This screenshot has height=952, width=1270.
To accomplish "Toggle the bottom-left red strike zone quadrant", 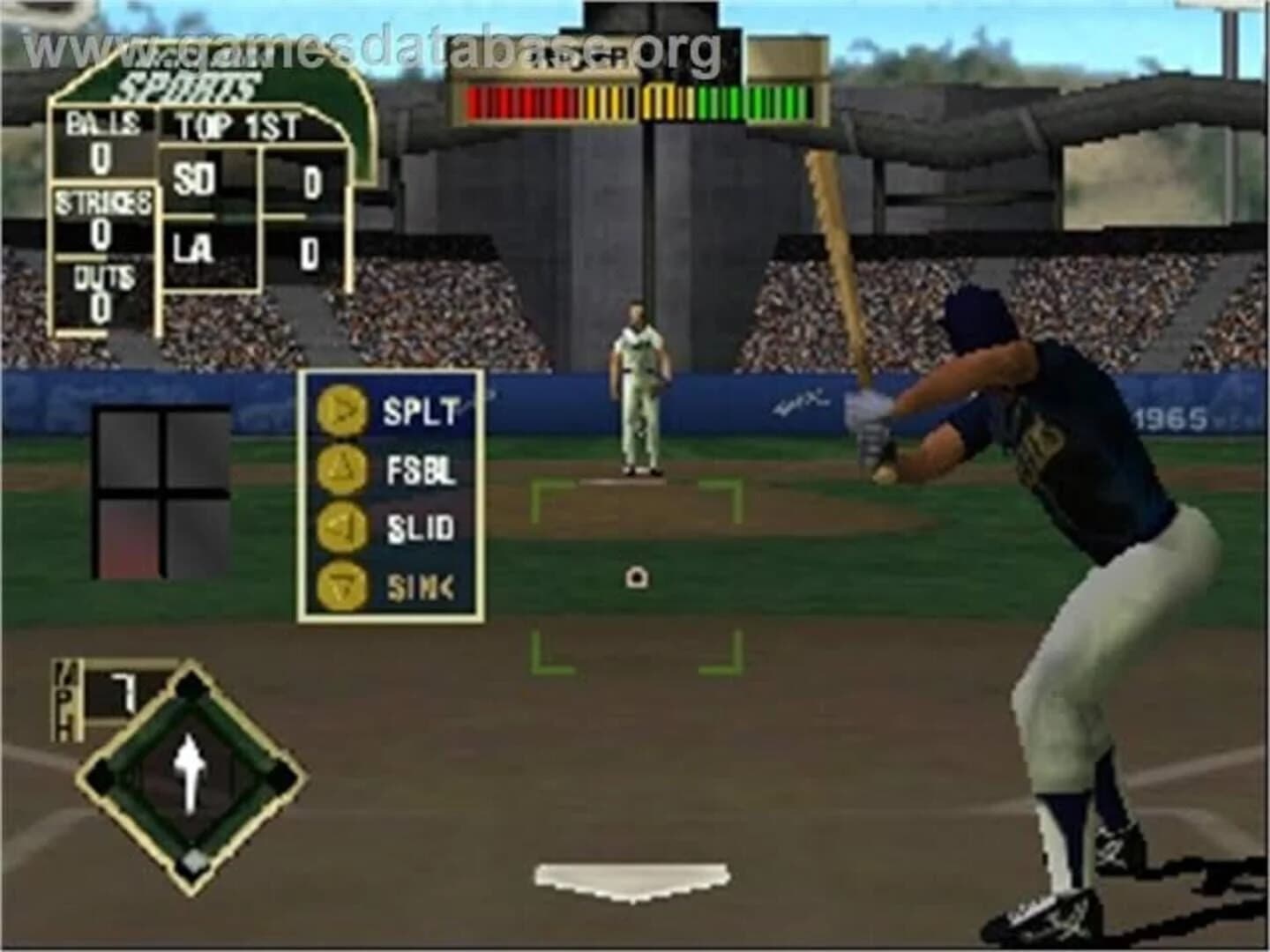I will coord(131,538).
